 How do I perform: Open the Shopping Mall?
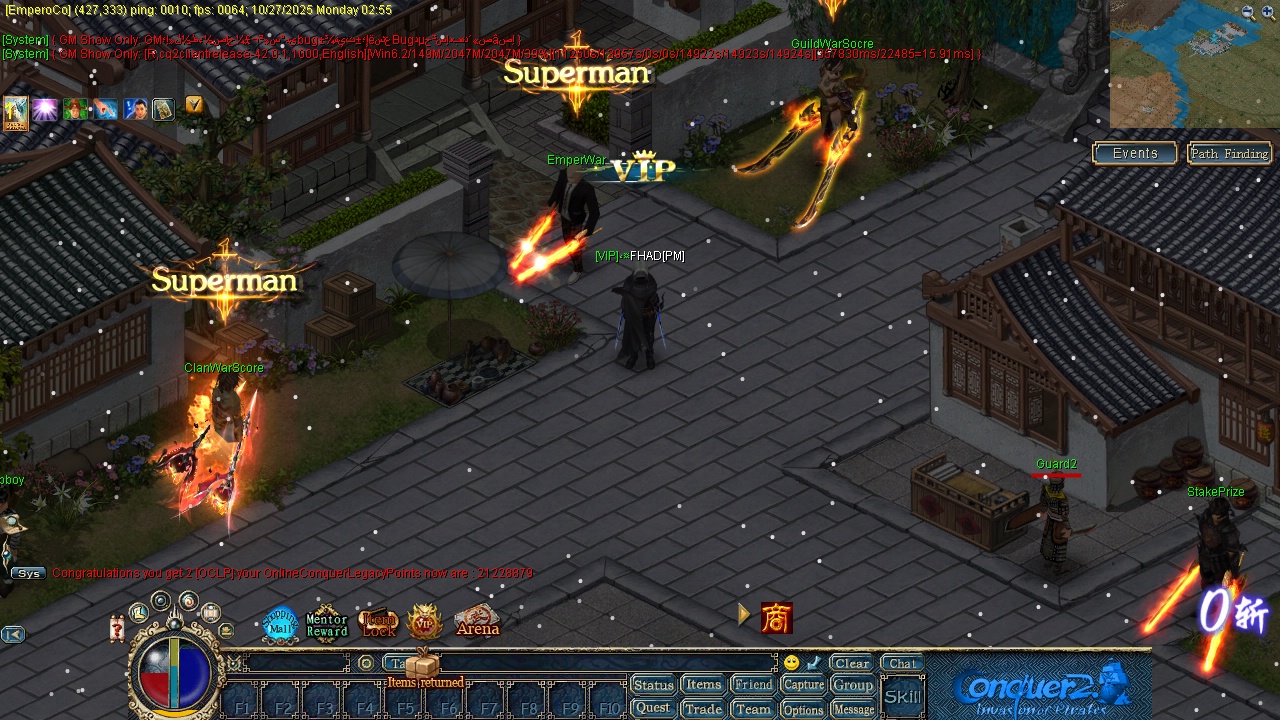pyautogui.click(x=281, y=623)
